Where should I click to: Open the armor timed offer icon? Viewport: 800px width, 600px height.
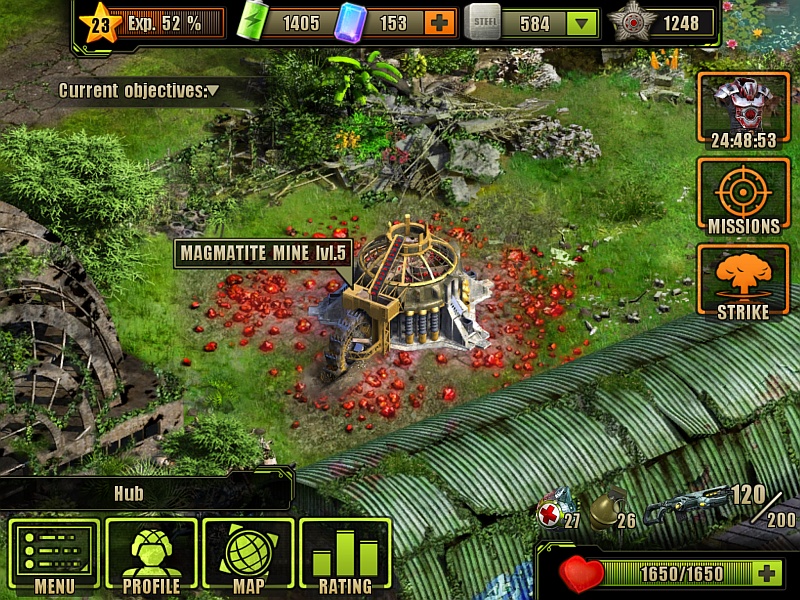click(x=743, y=110)
